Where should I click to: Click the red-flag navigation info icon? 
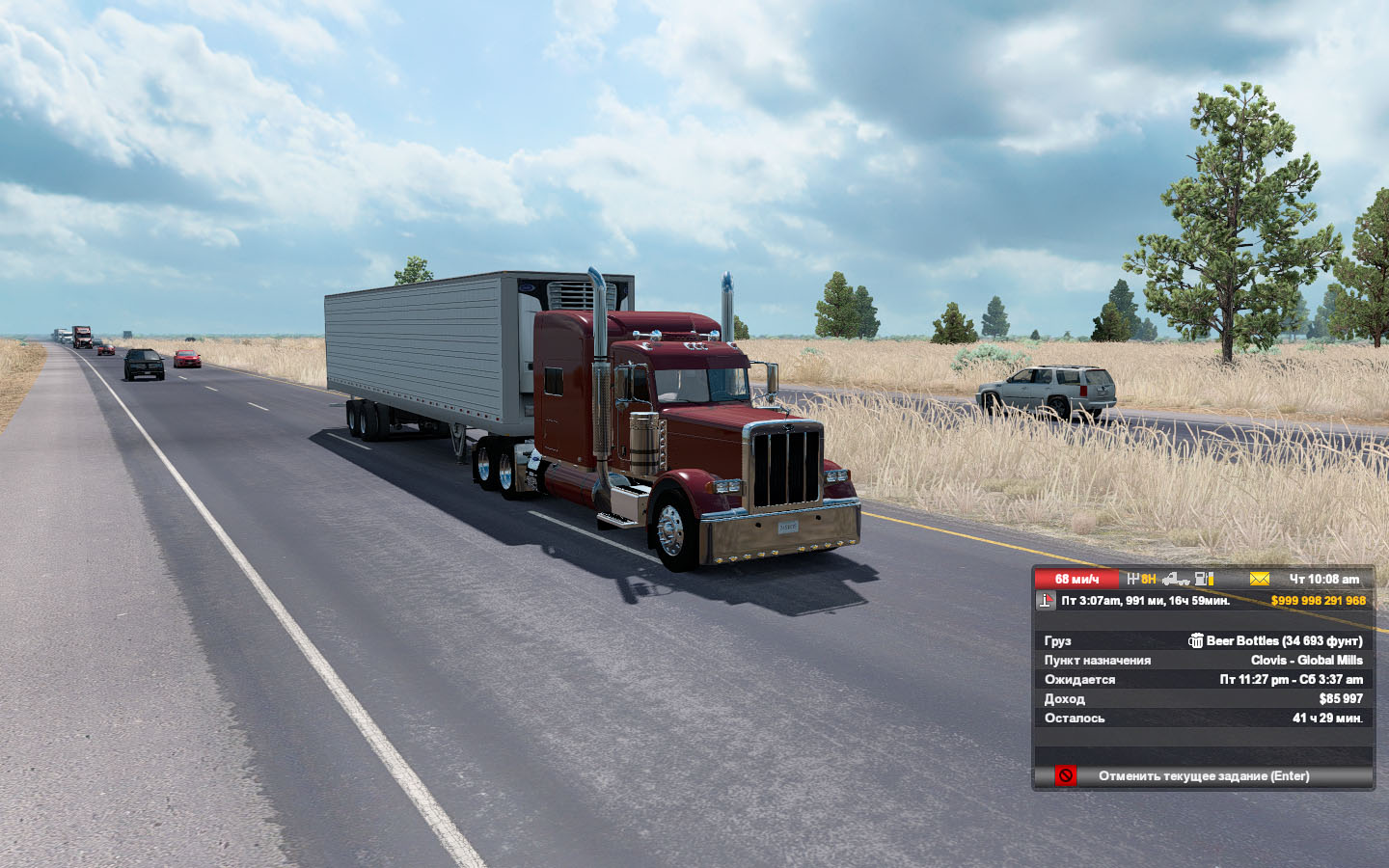pyautogui.click(x=1046, y=600)
